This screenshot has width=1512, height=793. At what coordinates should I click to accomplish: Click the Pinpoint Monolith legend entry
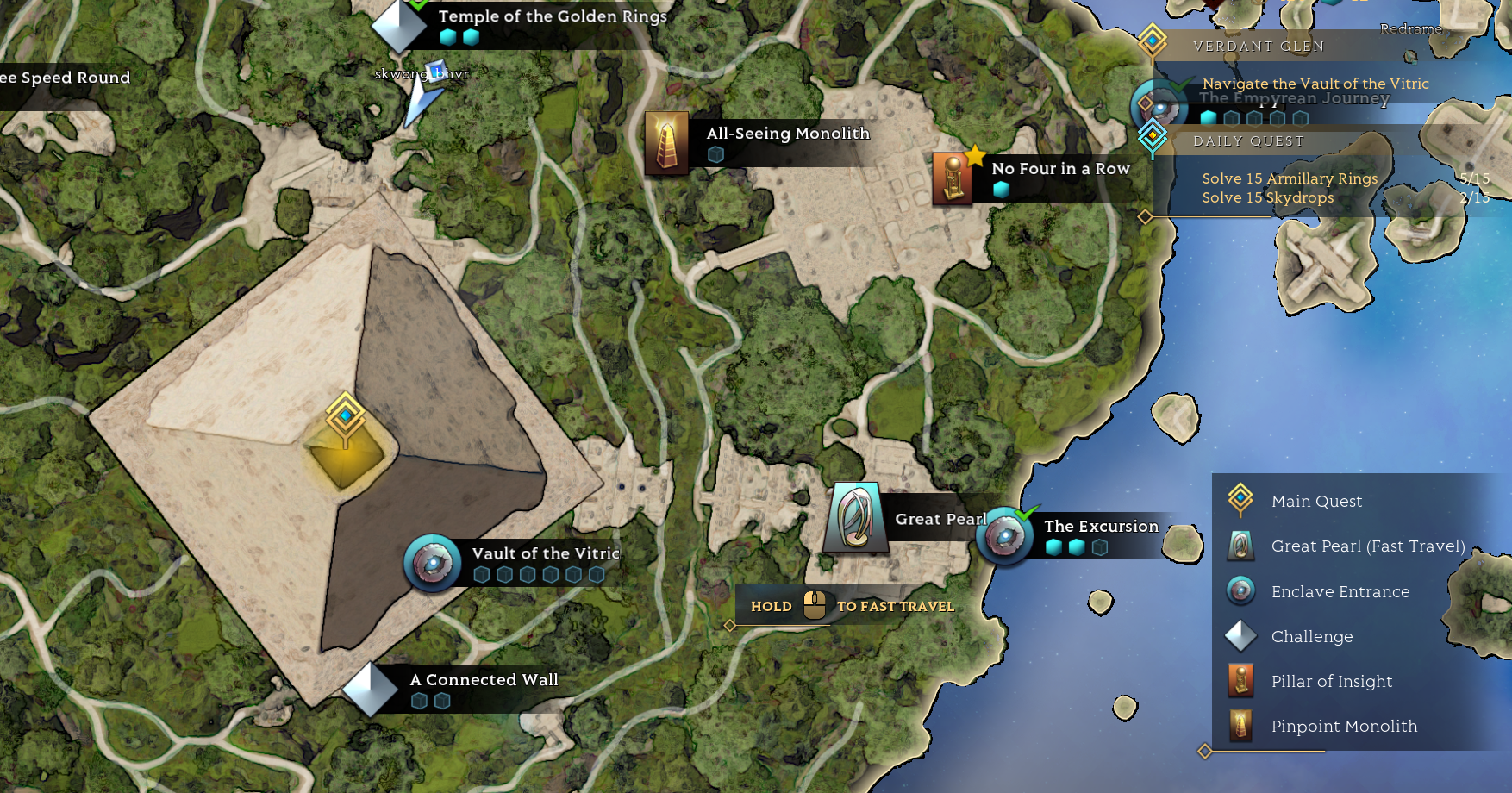1343,727
